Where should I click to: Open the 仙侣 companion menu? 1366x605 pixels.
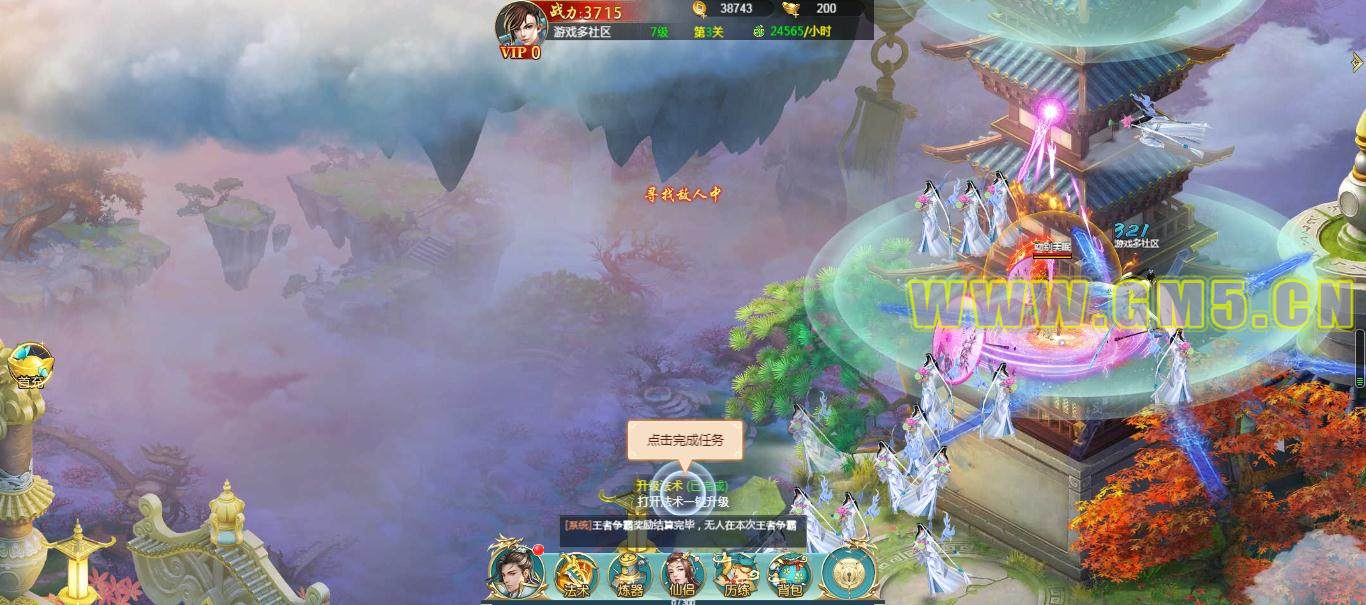pos(682,574)
